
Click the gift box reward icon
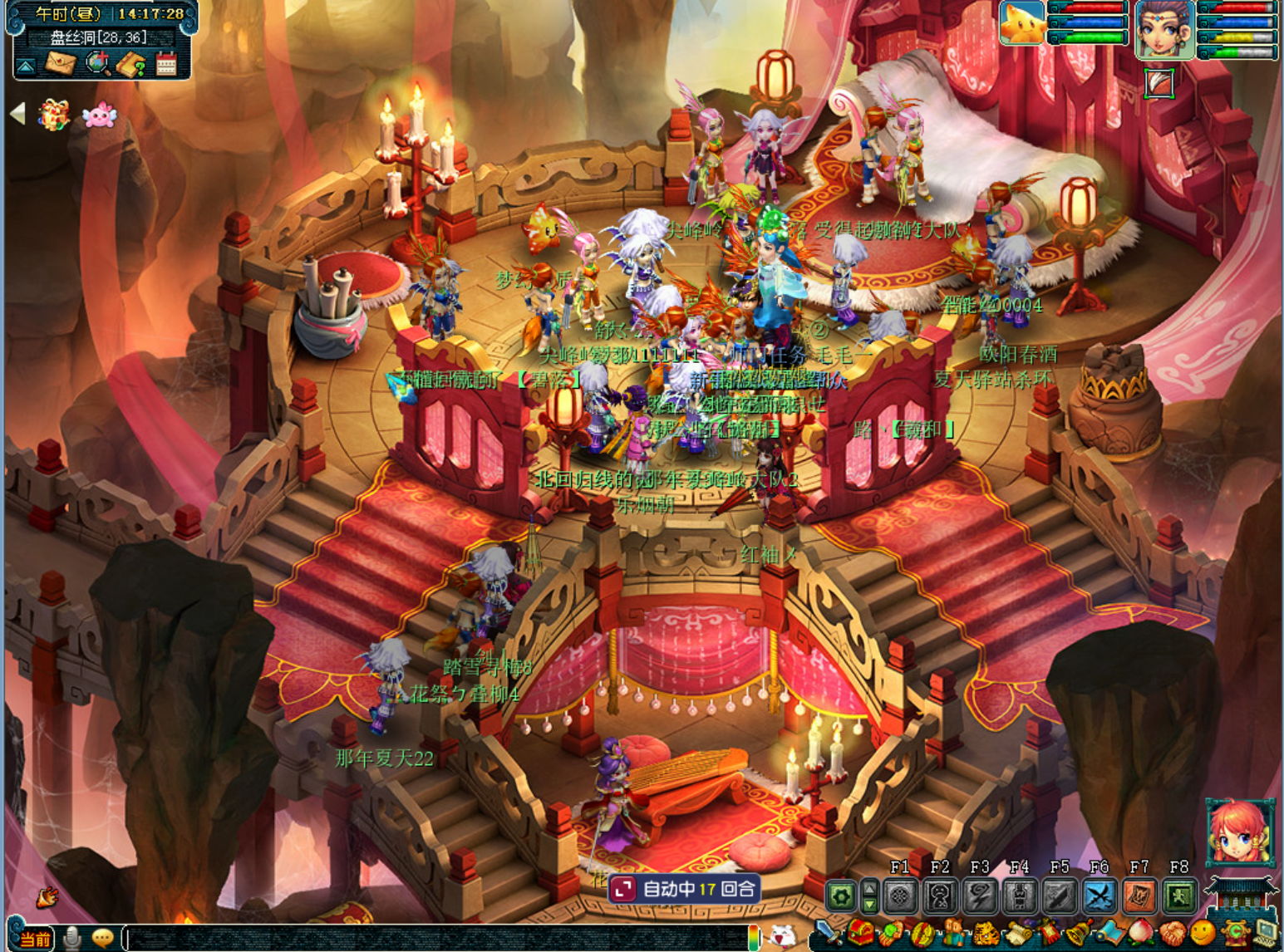53,115
